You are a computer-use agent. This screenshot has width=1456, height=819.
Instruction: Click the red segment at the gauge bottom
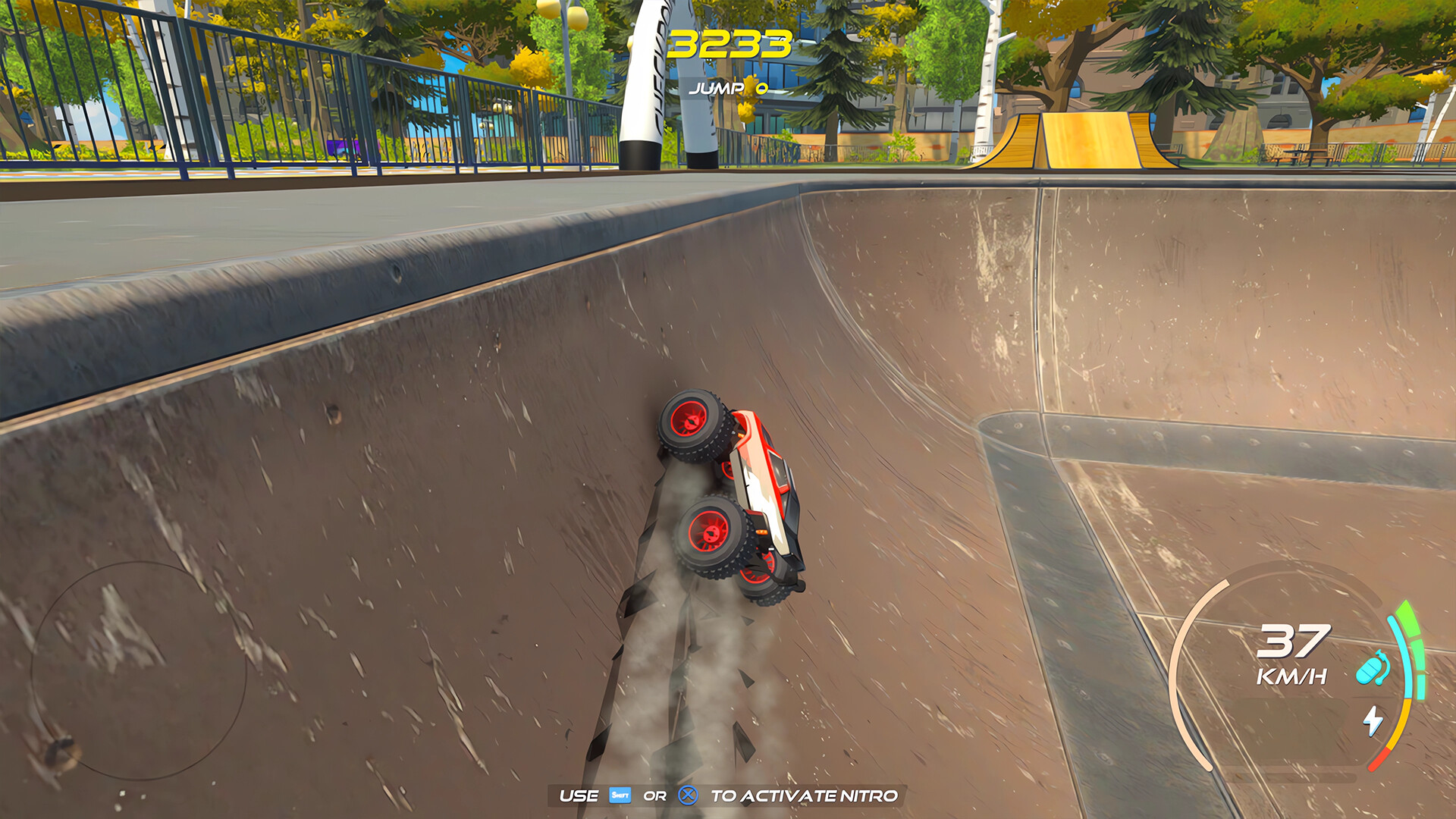[x=1378, y=758]
